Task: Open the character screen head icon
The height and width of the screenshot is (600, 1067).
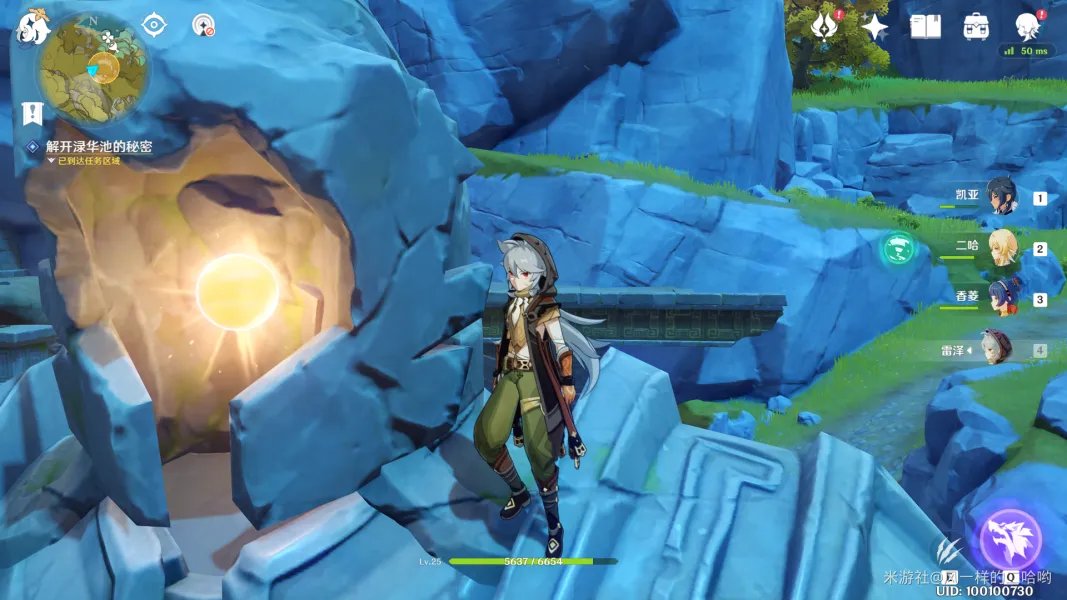Action: click(1027, 26)
